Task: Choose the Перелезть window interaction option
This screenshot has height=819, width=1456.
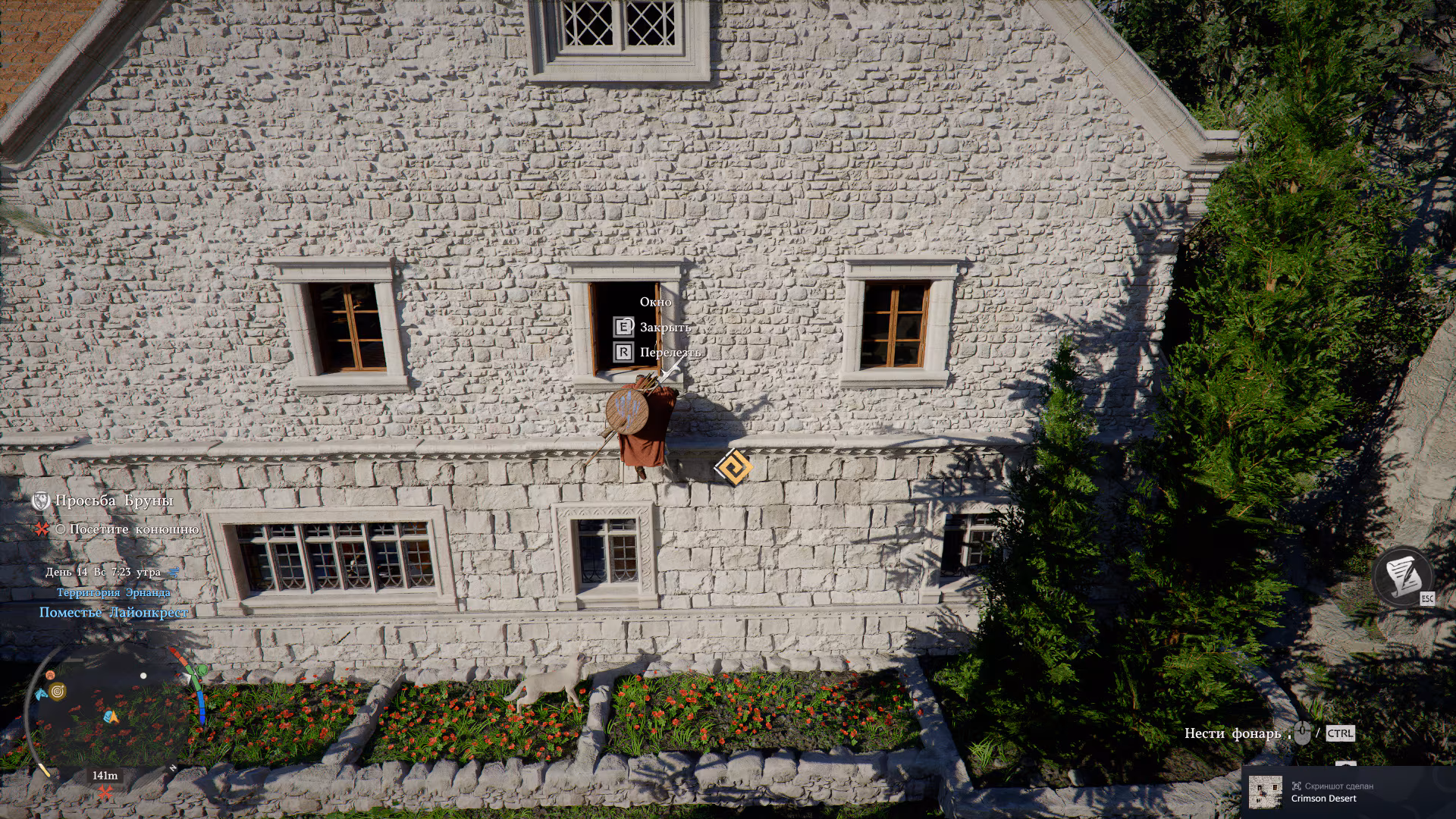Action: pos(669,353)
